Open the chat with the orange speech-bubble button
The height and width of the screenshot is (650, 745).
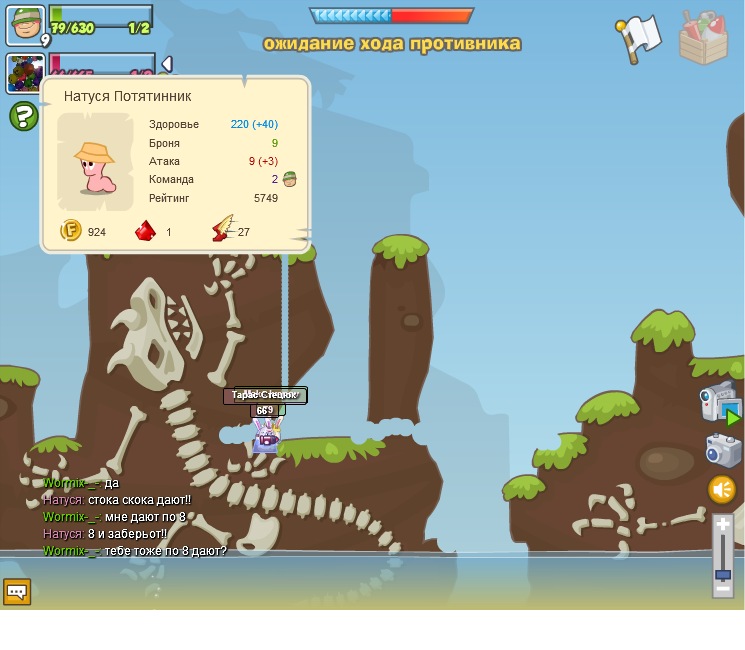[17, 592]
